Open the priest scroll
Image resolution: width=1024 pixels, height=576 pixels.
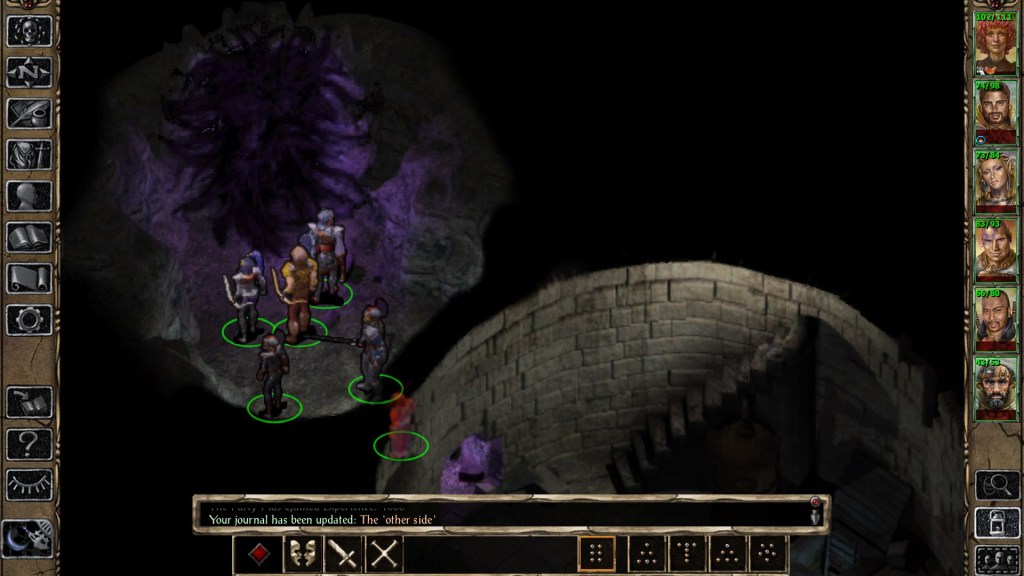(x=29, y=278)
